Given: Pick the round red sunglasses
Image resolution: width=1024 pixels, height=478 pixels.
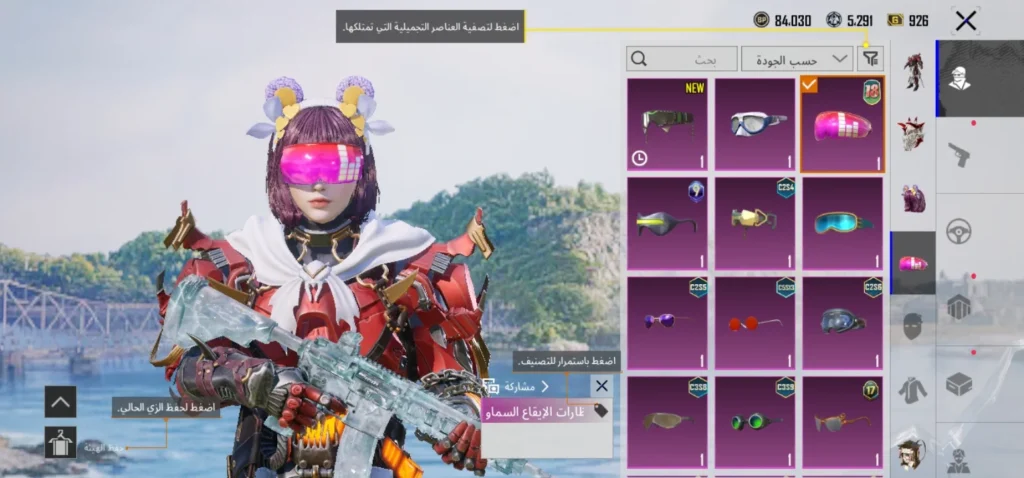Looking at the screenshot, I should 755,322.
